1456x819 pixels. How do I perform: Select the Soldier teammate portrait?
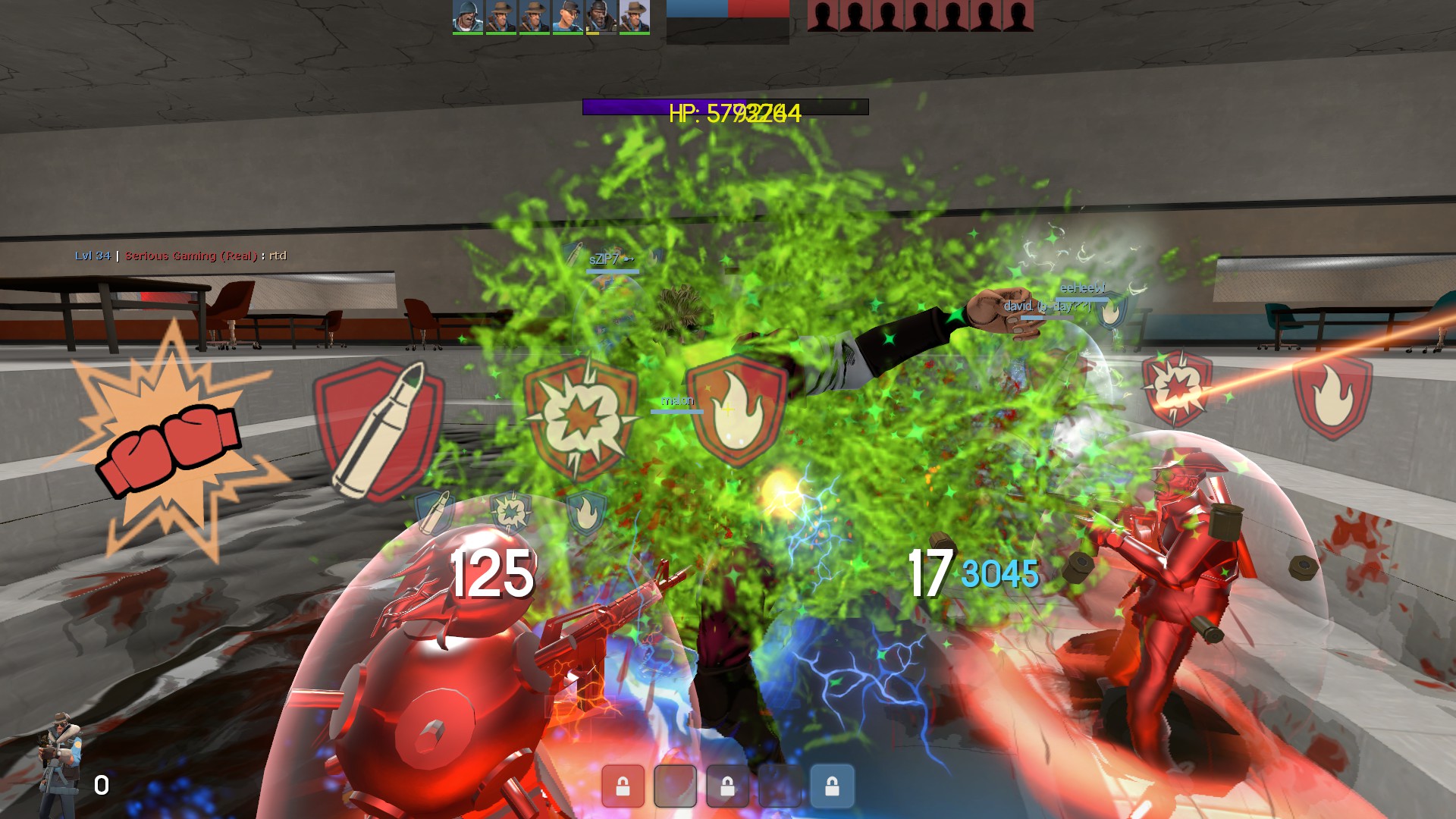pyautogui.click(x=468, y=17)
